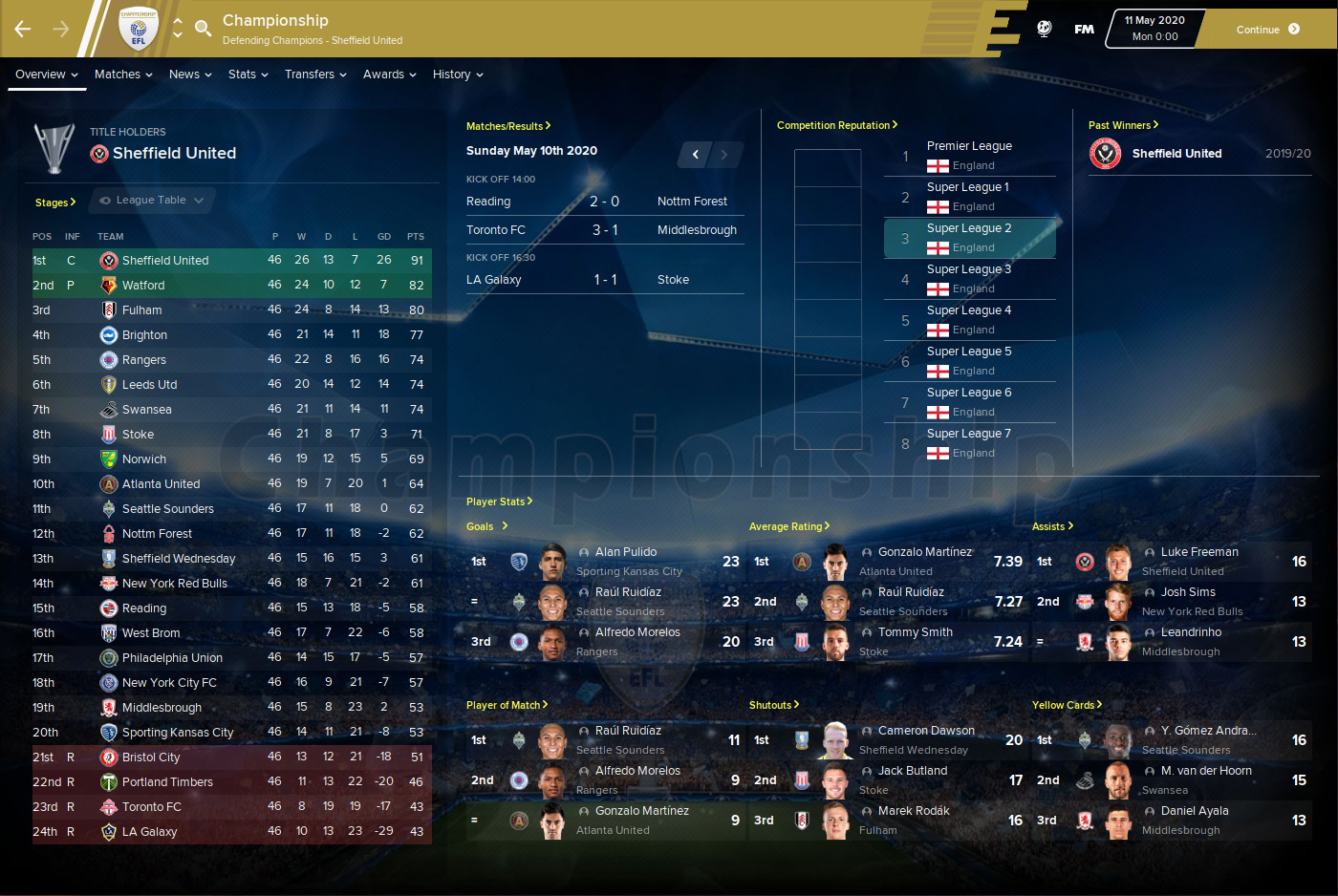
Task: Select Premier League in the reputation list
Action: coord(969,146)
